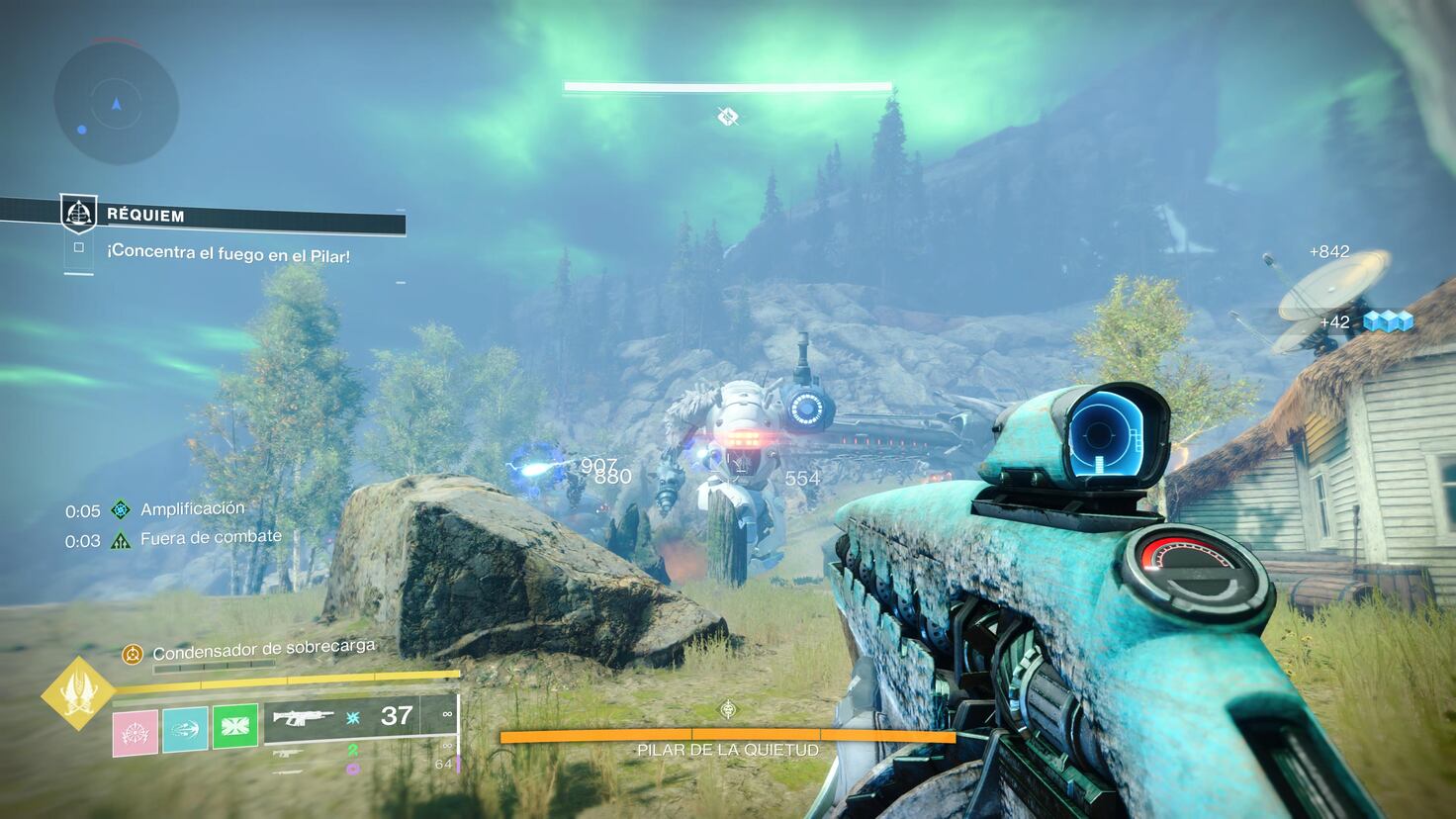Image resolution: width=1456 pixels, height=819 pixels.
Task: Click the waypoint marker above the boss
Action: [727, 117]
